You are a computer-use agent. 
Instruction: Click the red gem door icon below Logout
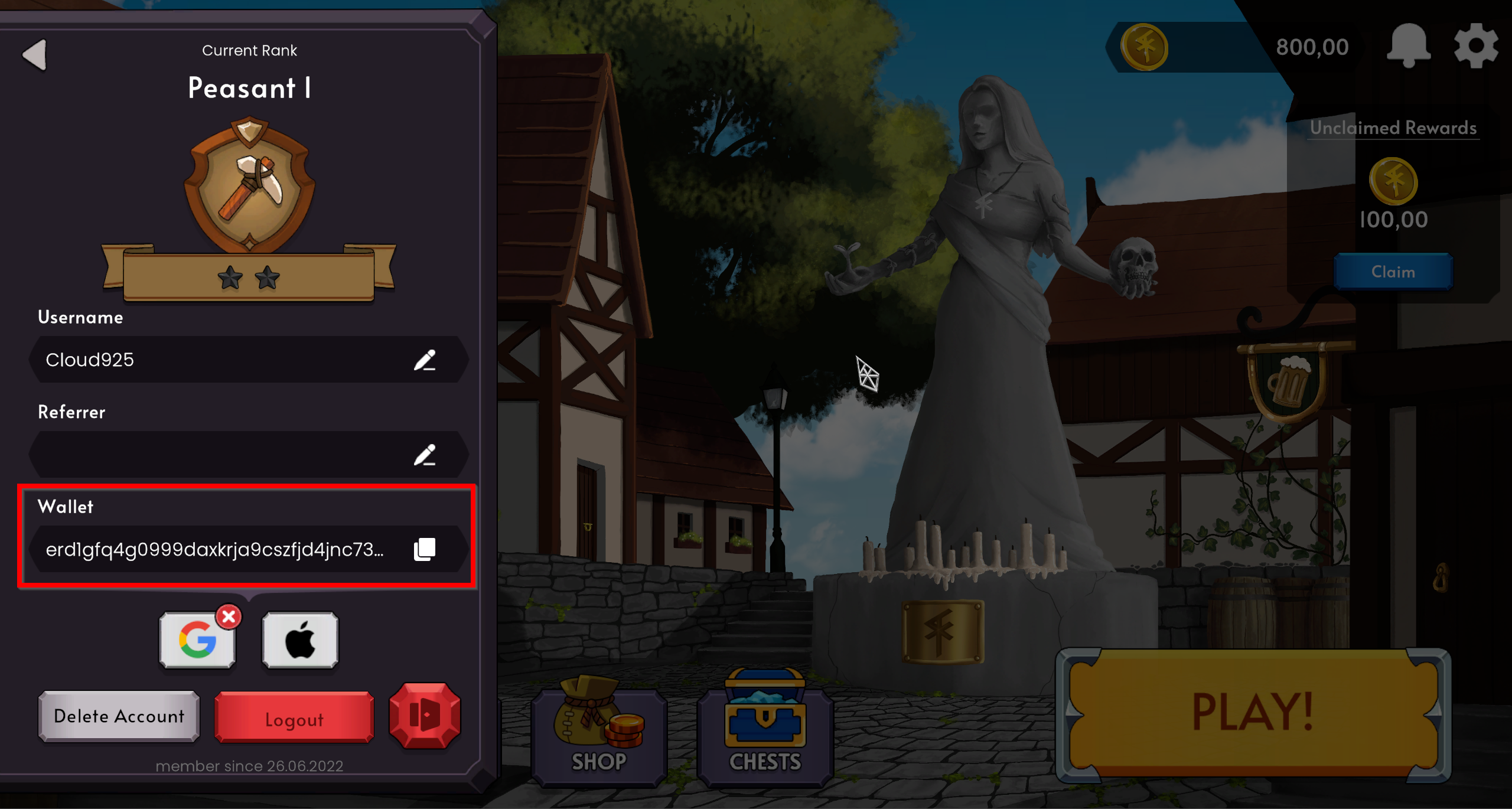pyautogui.click(x=424, y=716)
